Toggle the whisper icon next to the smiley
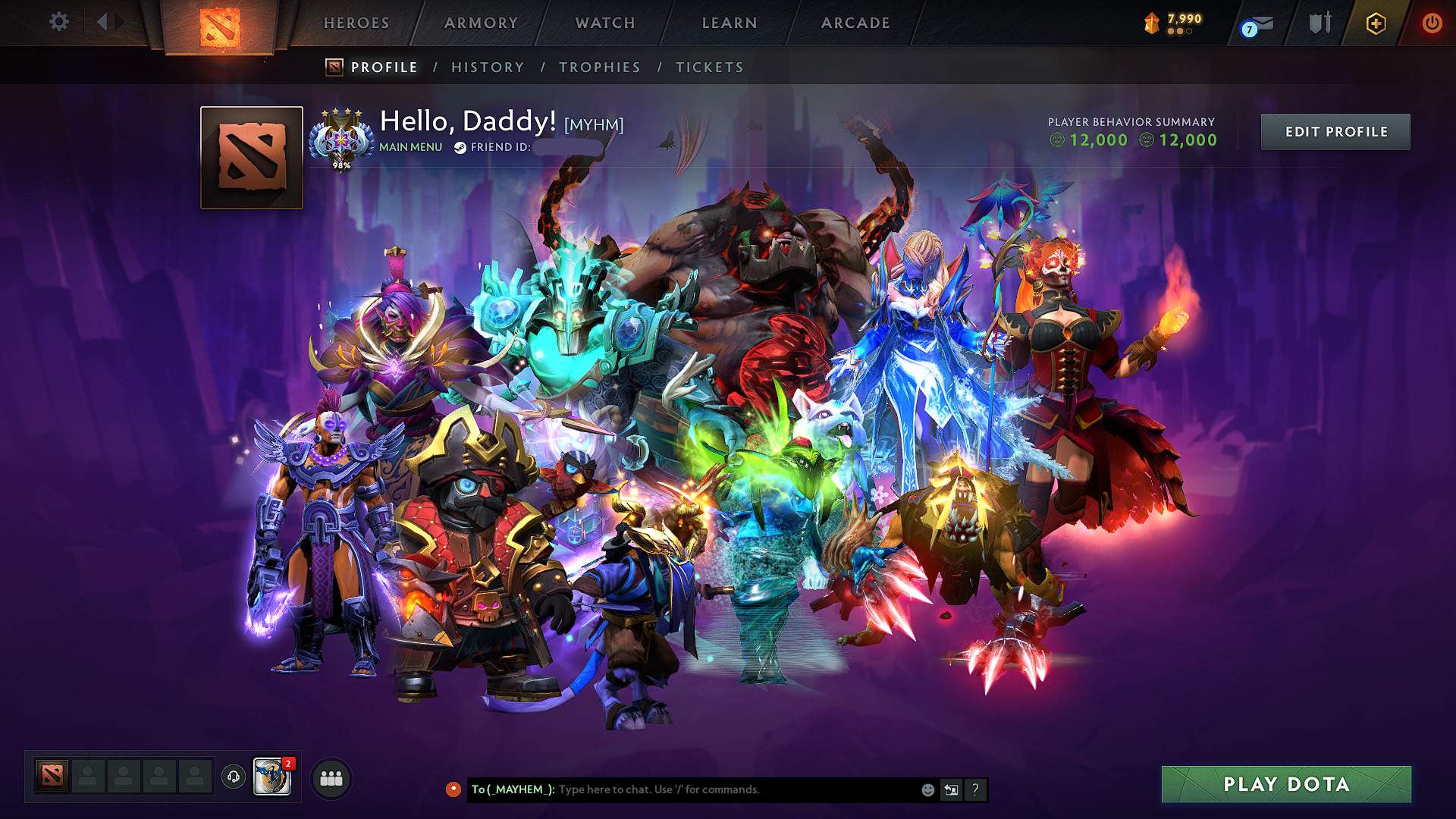The height and width of the screenshot is (819, 1456). pos(951,789)
